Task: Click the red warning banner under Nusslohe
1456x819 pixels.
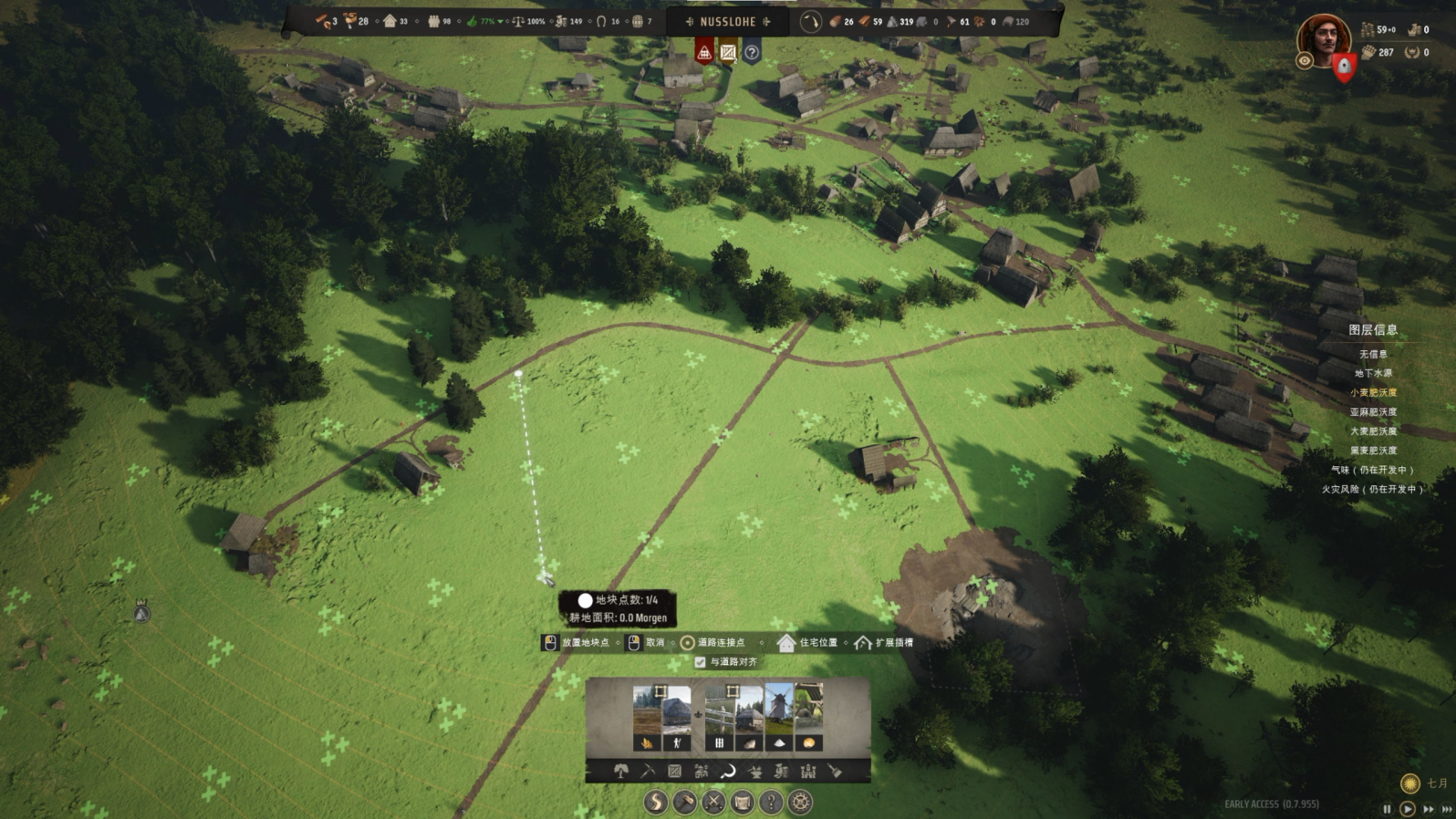Action: tap(704, 52)
